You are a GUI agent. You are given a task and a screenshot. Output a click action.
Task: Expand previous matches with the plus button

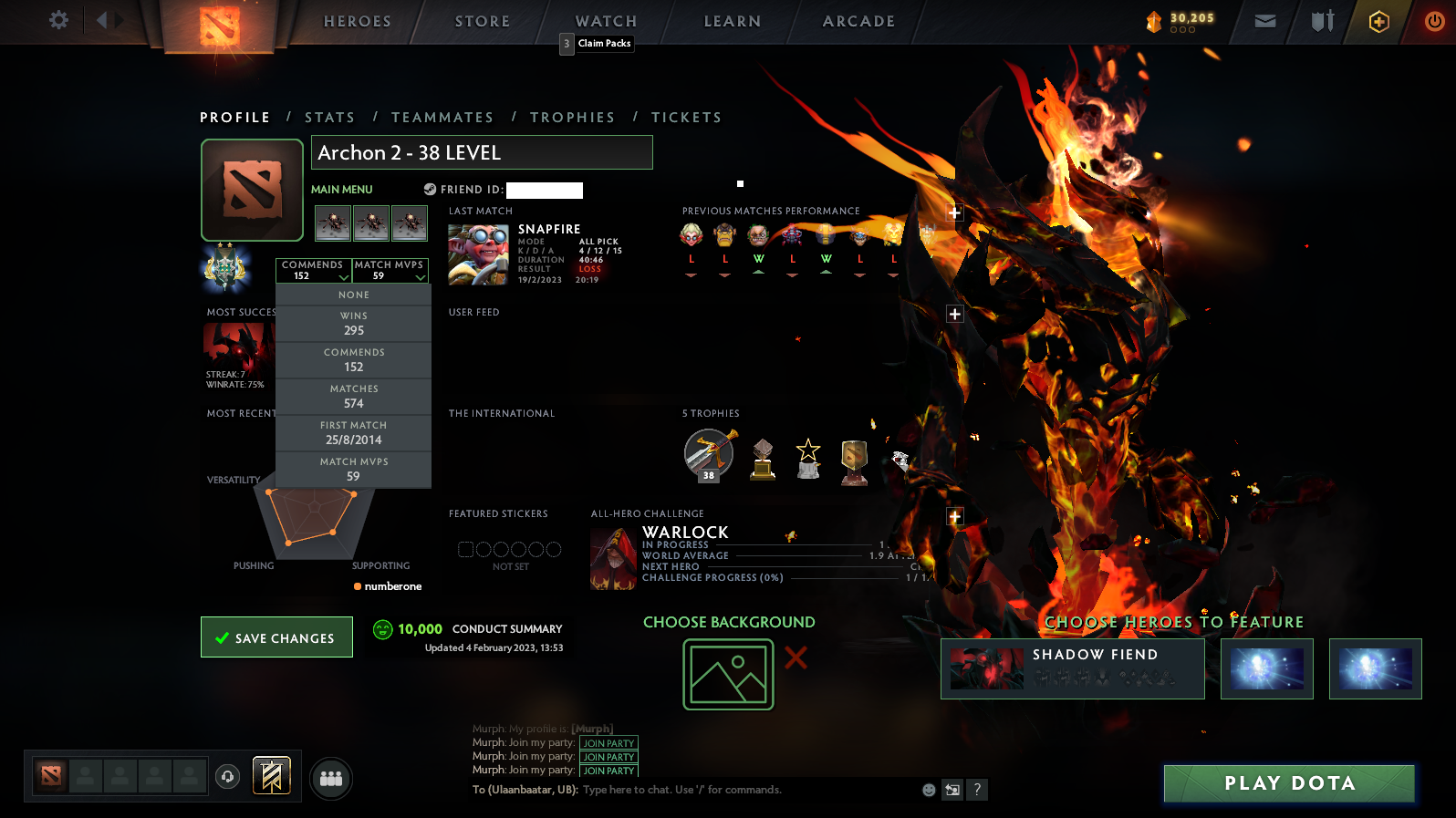point(954,212)
